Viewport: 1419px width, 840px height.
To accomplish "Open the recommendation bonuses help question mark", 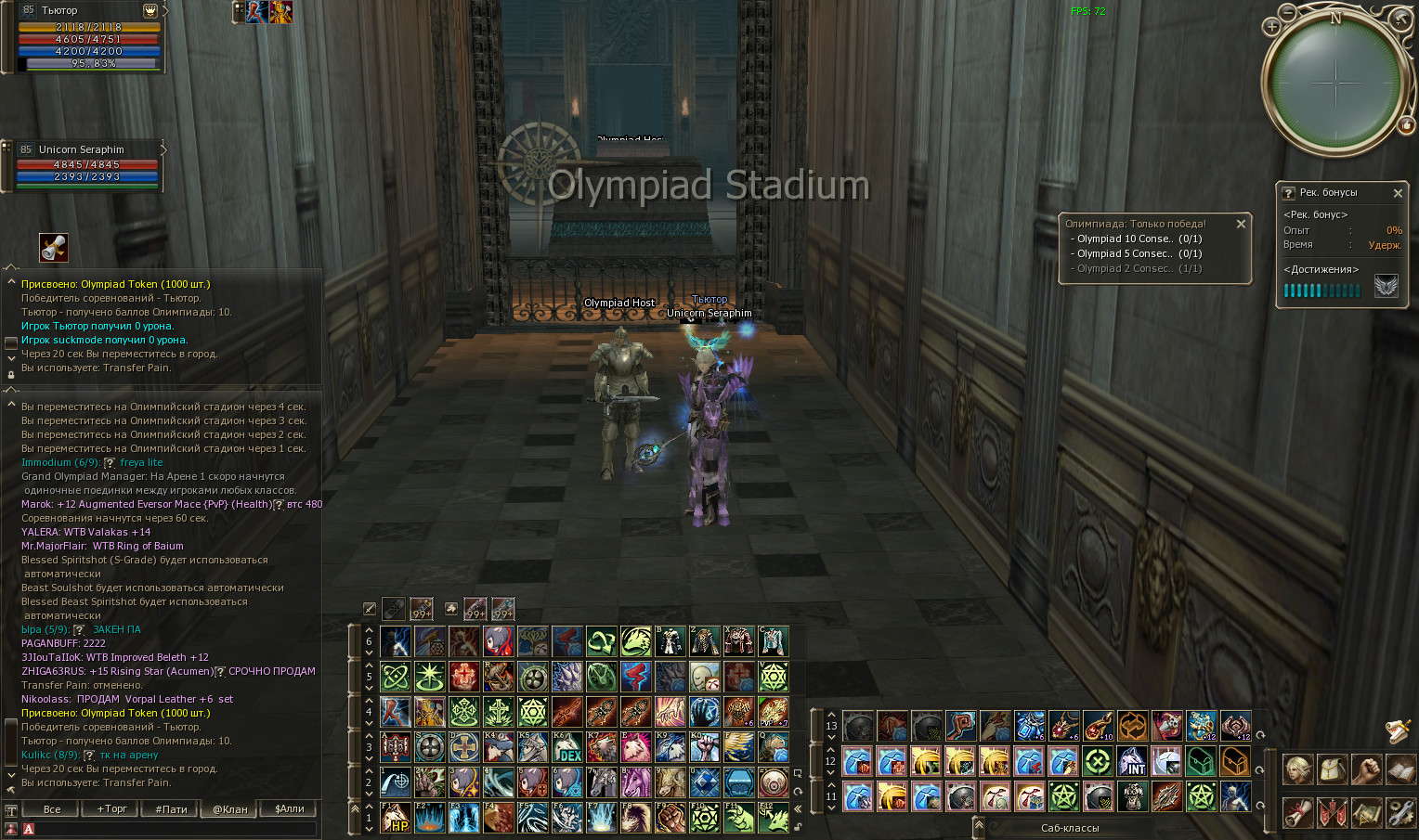I will (x=1288, y=193).
